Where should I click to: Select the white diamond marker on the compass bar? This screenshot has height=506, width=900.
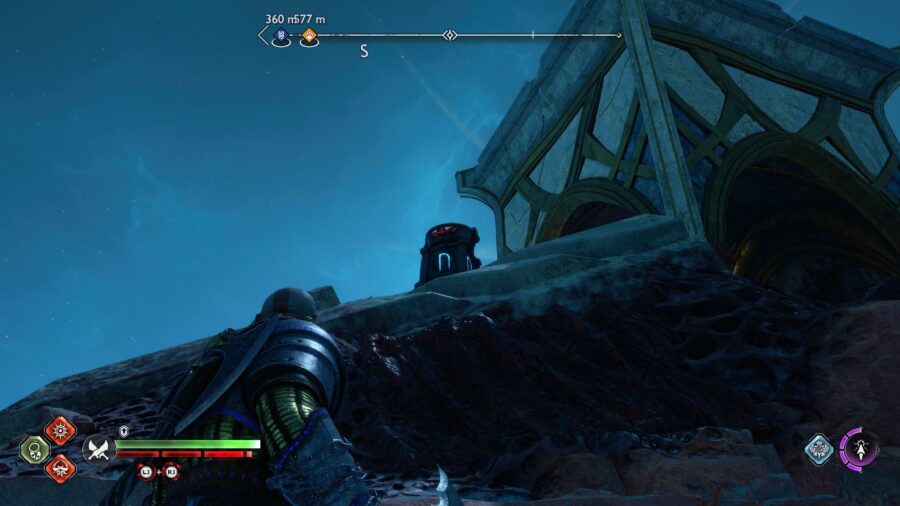click(x=450, y=36)
